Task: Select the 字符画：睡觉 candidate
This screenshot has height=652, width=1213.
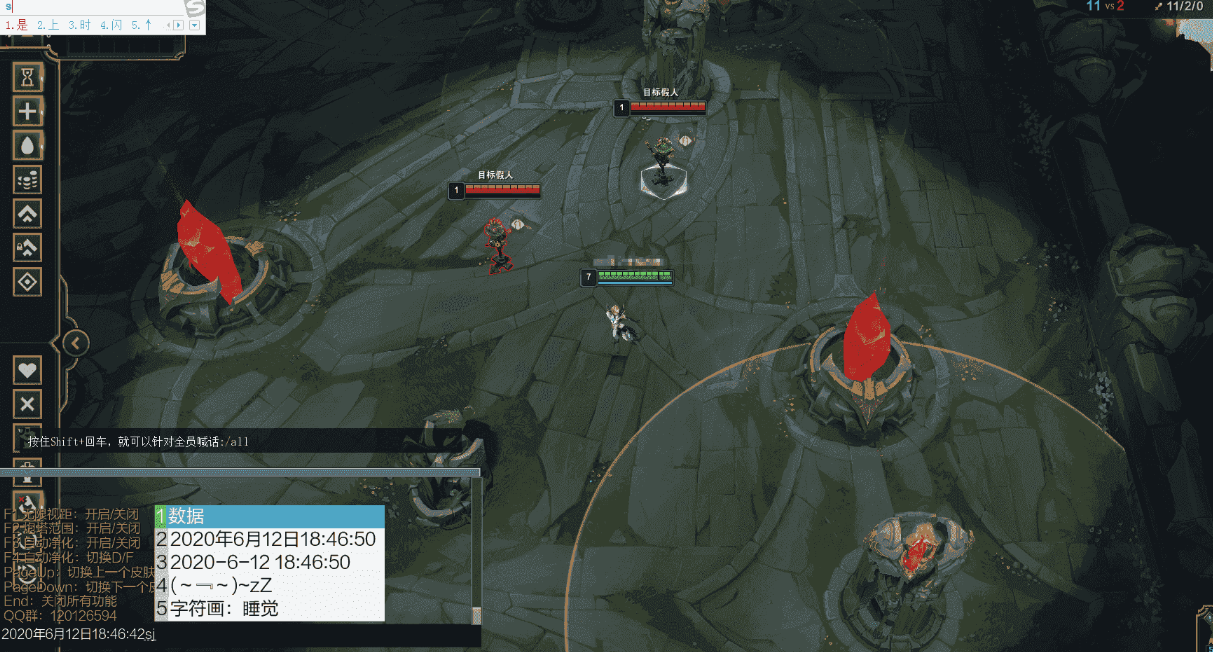Action: (270, 608)
